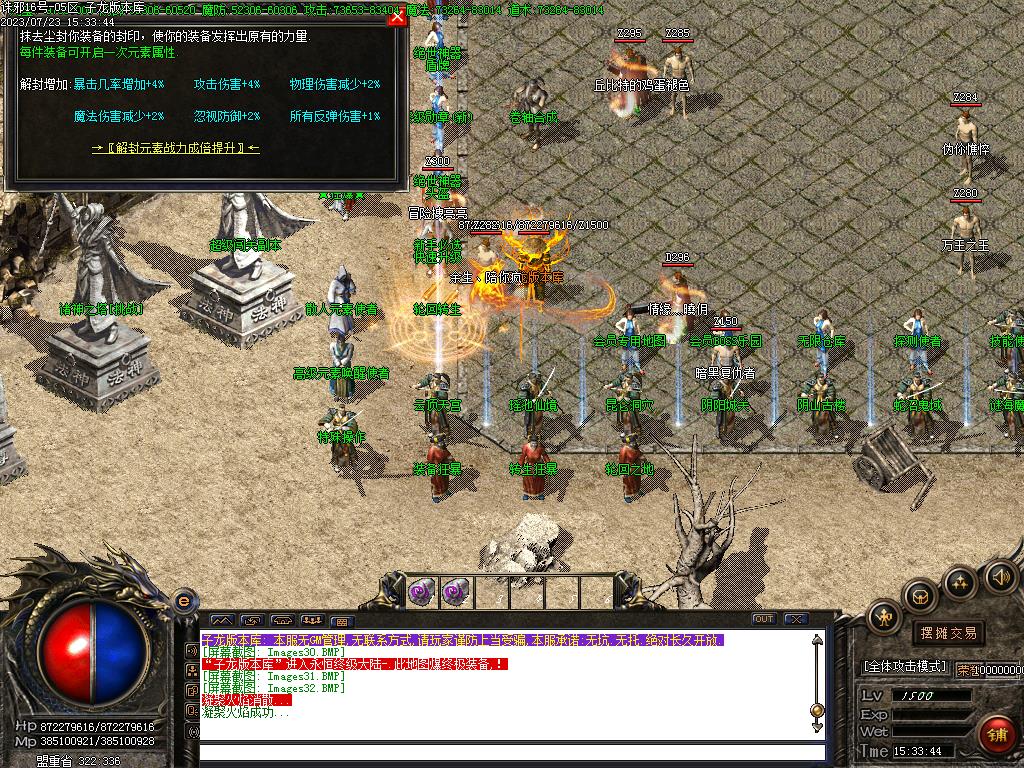Select the 解封元素战力成倍提升 link
This screenshot has height=768, width=1024.
click(x=175, y=148)
